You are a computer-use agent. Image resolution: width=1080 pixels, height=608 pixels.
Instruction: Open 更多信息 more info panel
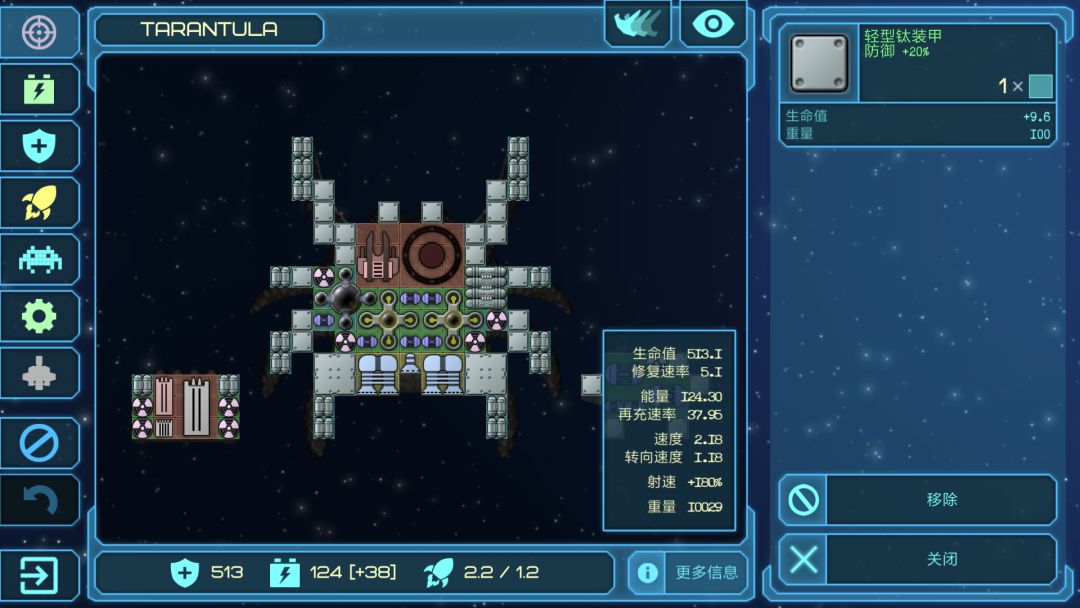(x=688, y=573)
